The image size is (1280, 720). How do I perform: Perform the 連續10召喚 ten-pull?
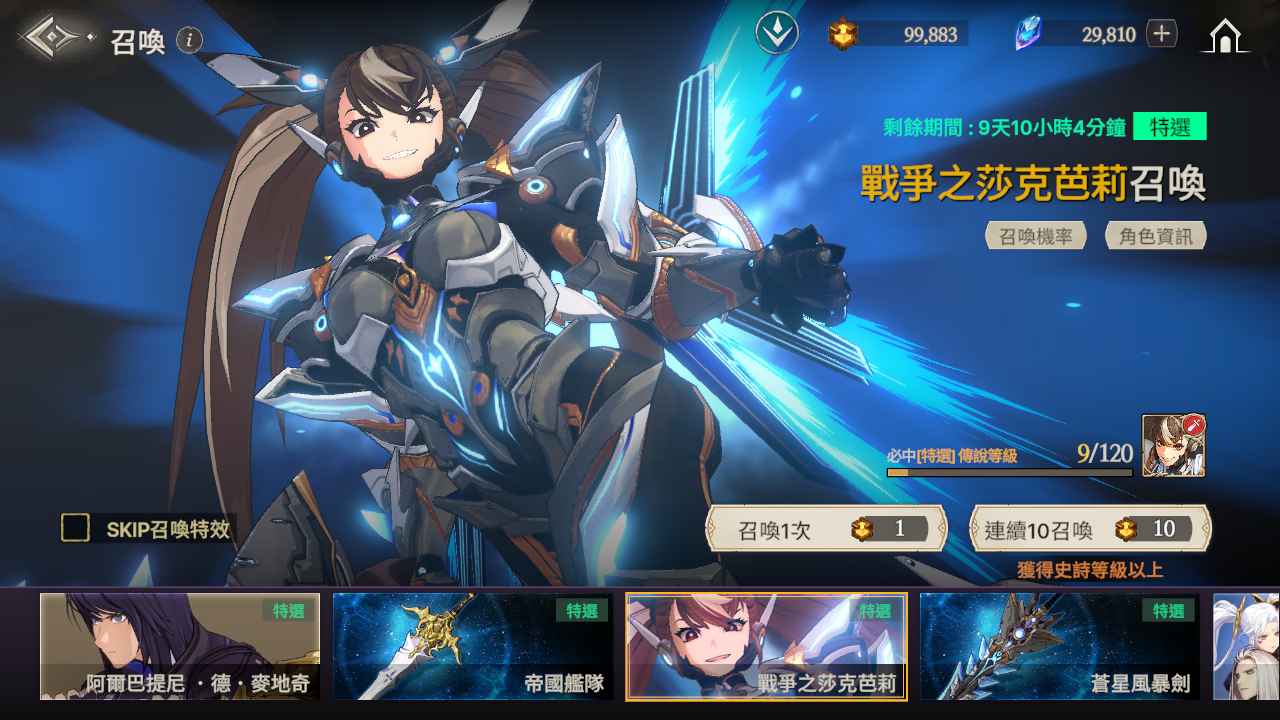[1090, 529]
